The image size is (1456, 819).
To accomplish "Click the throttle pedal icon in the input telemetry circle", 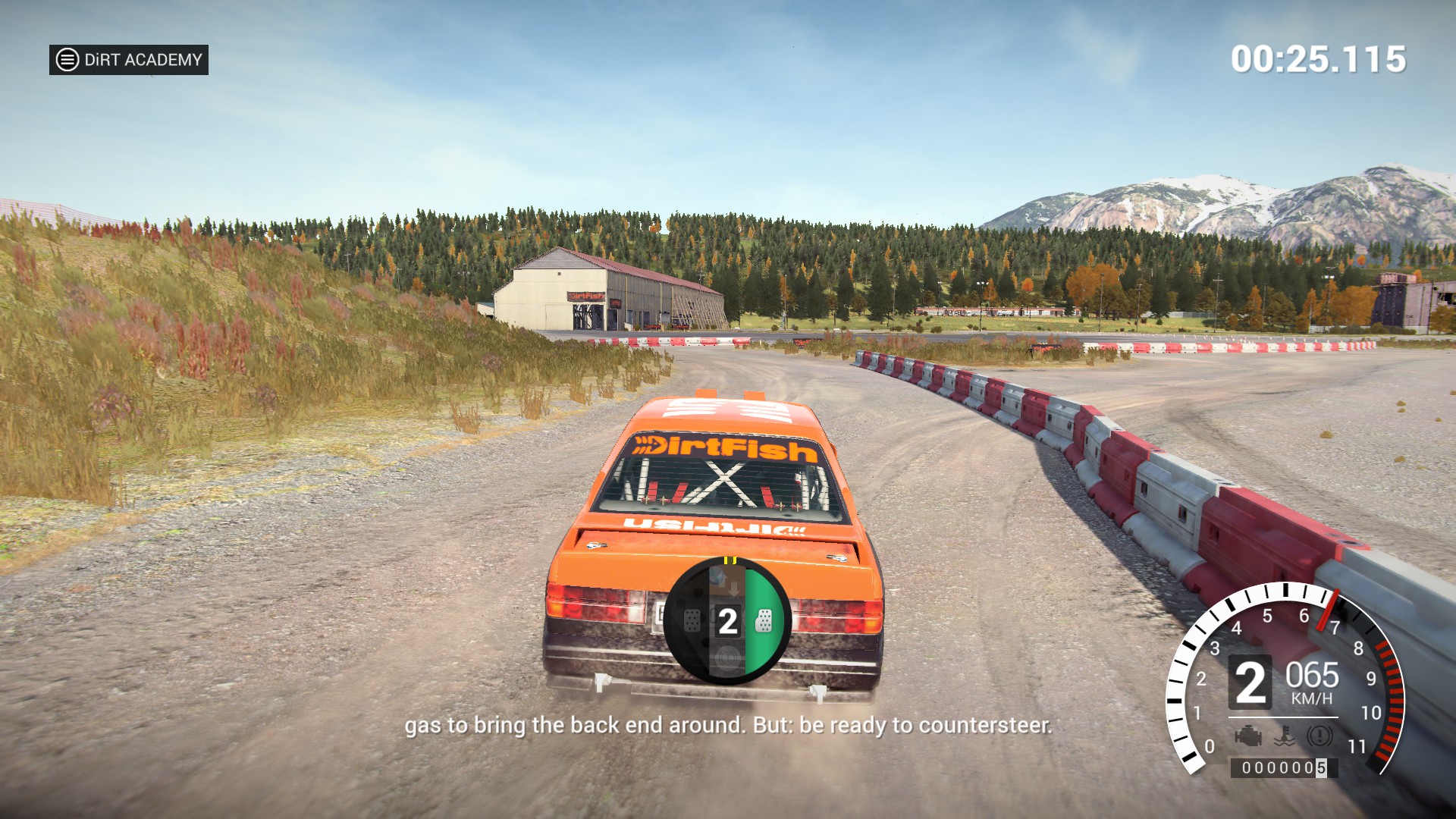I will point(764,620).
